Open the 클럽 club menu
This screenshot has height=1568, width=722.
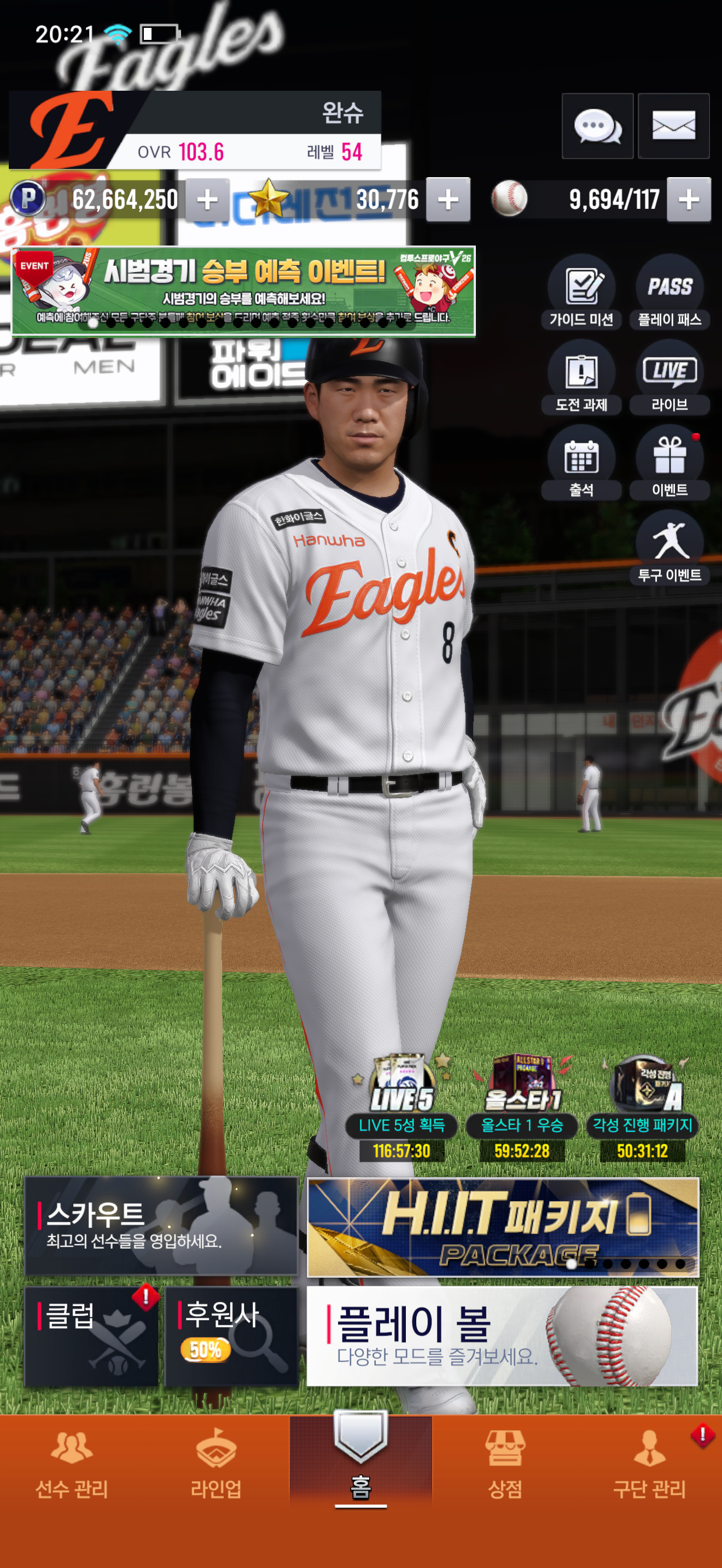click(91, 1336)
